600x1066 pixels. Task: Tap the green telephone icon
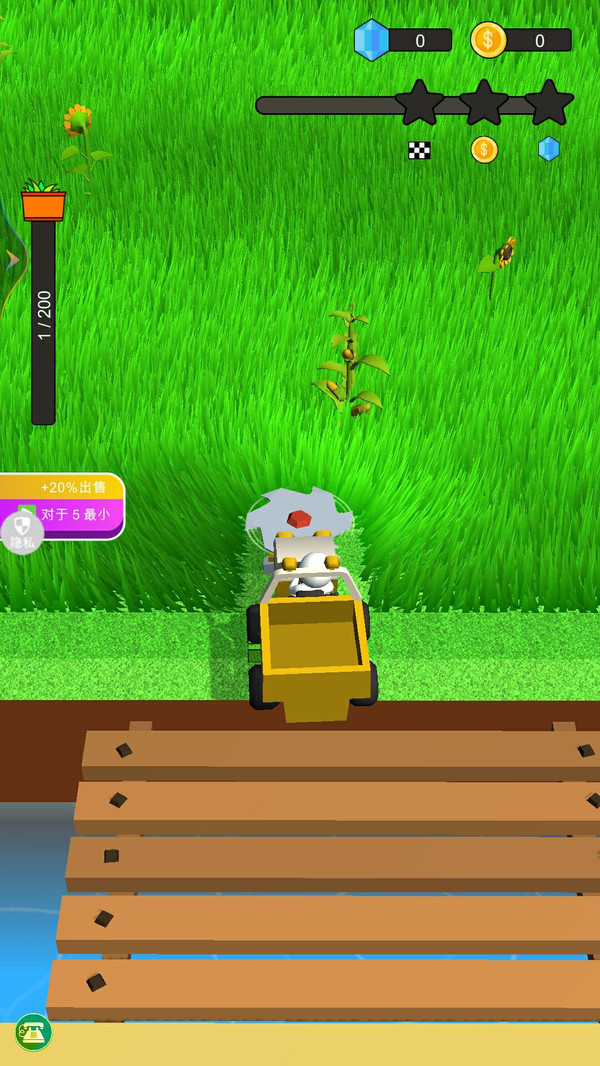click(x=33, y=1032)
